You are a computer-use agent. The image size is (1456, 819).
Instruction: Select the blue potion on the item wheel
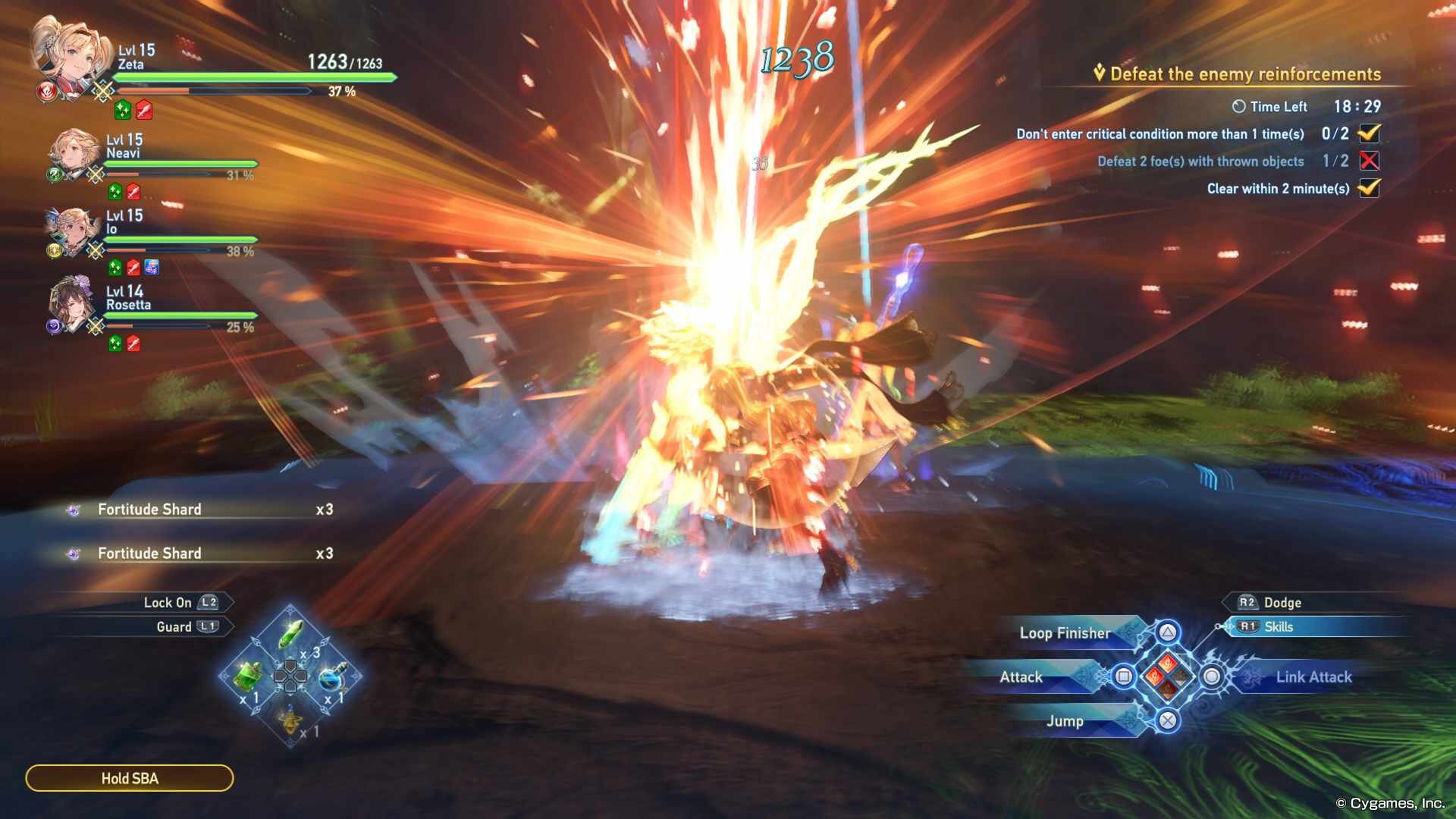coord(331,679)
